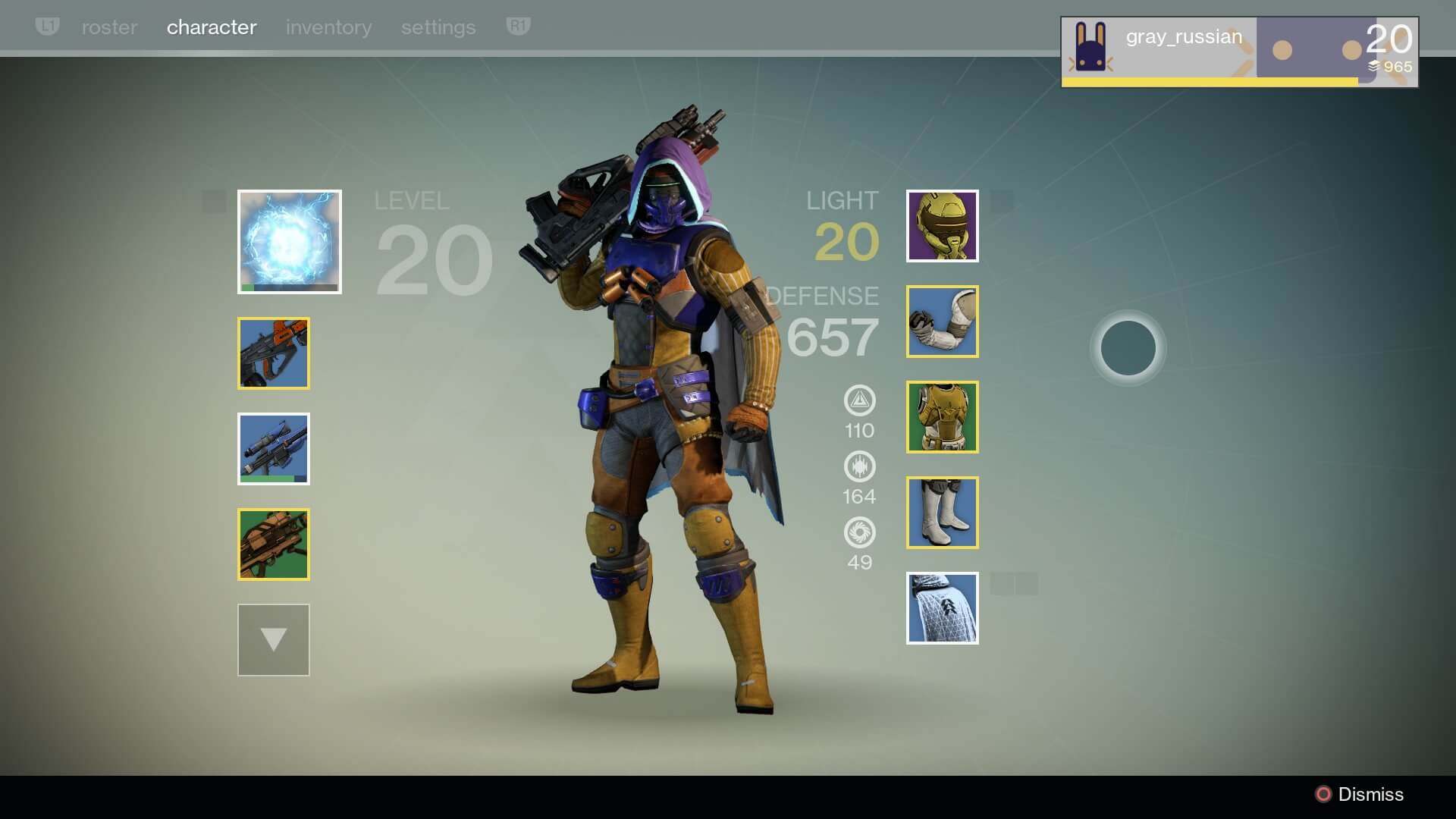
Task: Go to the roster screen
Action: [x=109, y=27]
